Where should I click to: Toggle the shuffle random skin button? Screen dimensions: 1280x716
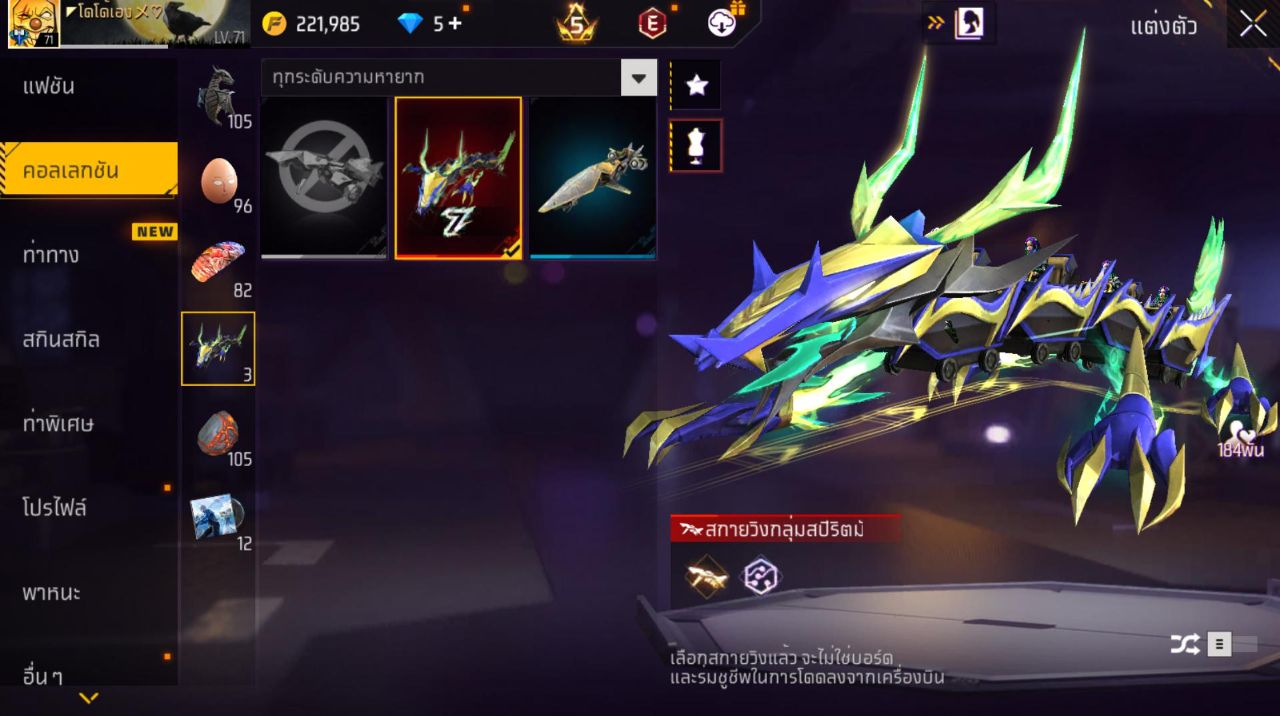tap(1185, 645)
